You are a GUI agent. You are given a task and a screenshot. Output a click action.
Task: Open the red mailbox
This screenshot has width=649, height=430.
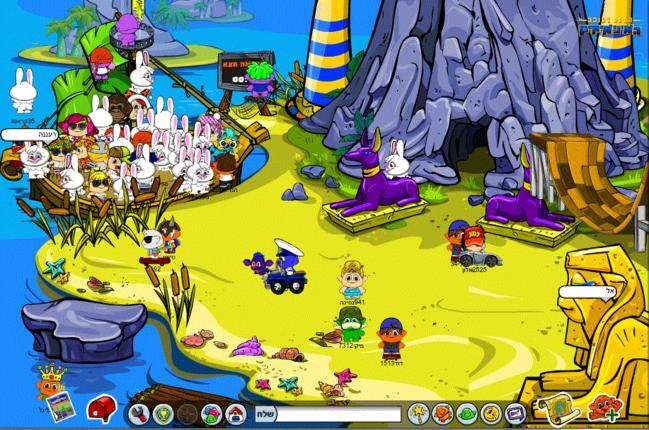tap(101, 409)
